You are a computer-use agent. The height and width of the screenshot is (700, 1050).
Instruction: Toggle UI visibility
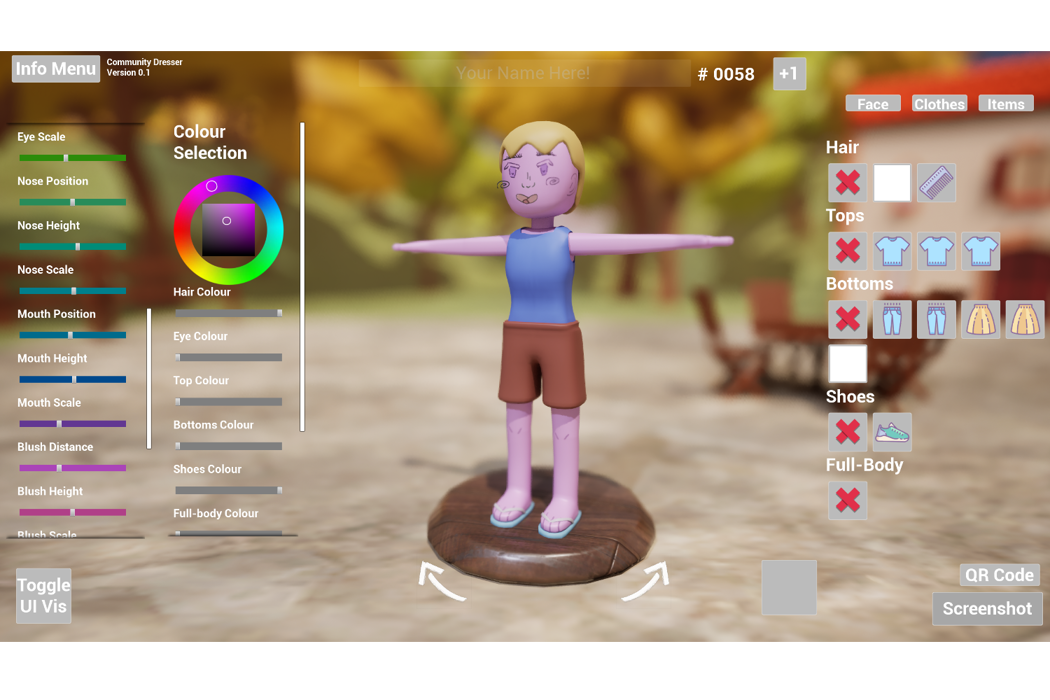click(44, 596)
